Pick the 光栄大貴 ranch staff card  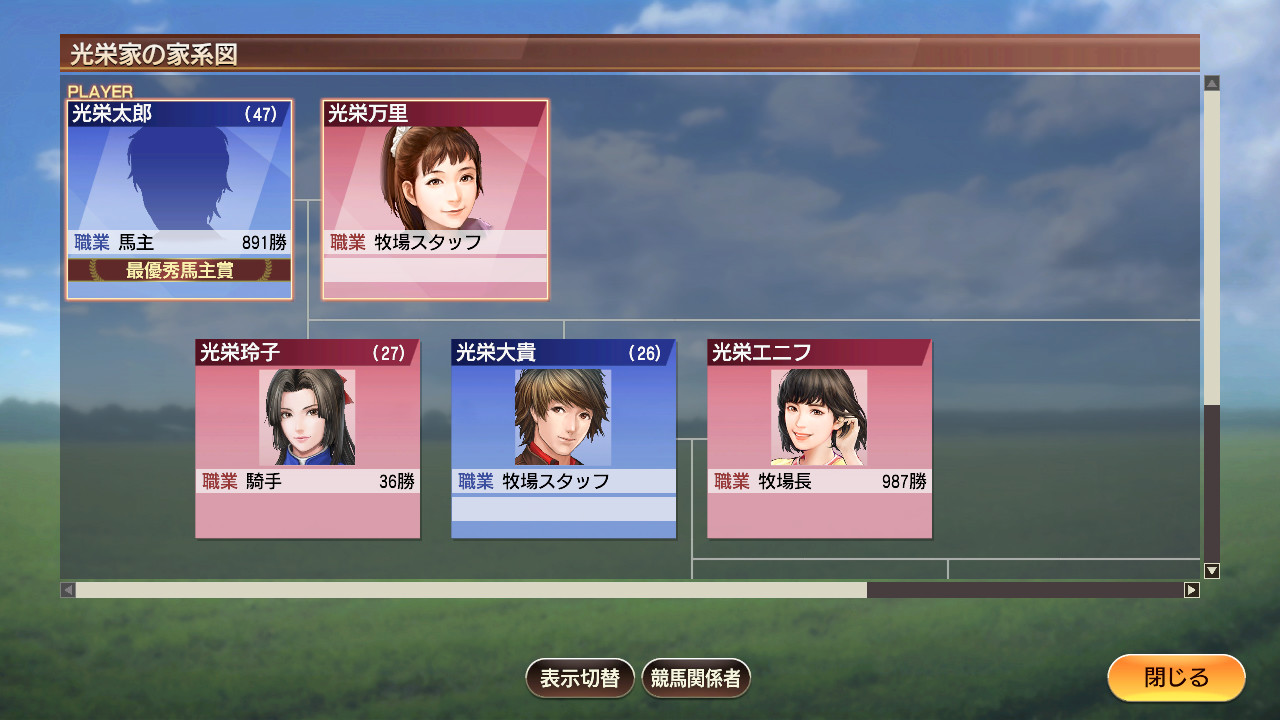pos(564,439)
